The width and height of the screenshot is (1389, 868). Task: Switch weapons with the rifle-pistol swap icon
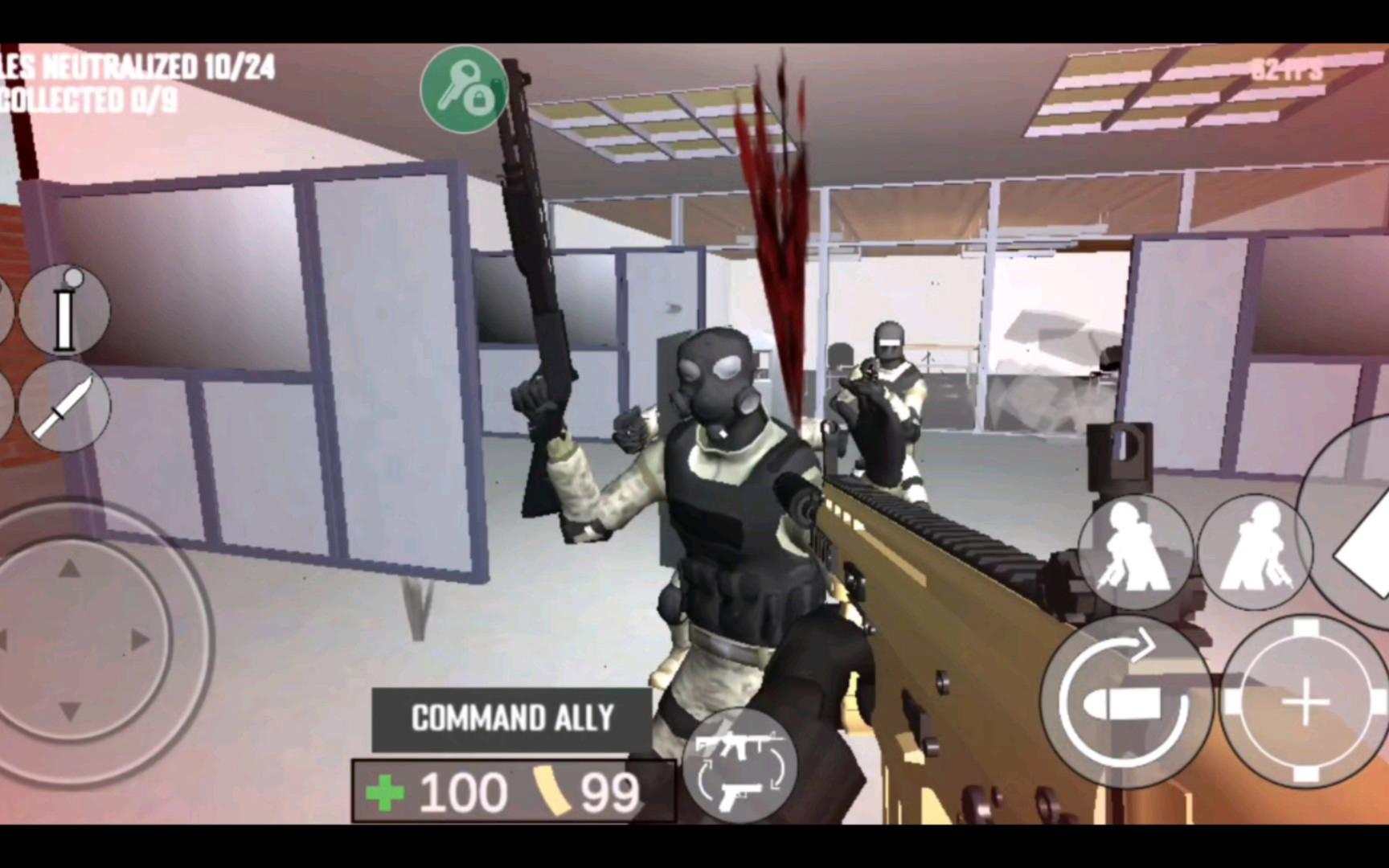pyautogui.click(x=740, y=769)
